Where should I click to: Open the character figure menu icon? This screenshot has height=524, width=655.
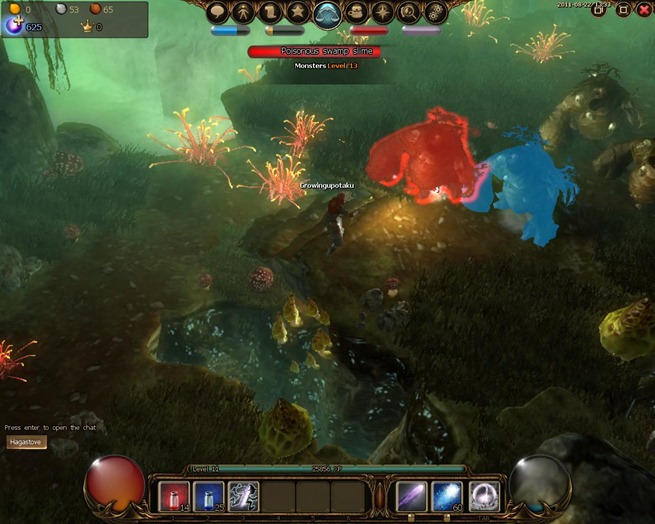tap(245, 12)
